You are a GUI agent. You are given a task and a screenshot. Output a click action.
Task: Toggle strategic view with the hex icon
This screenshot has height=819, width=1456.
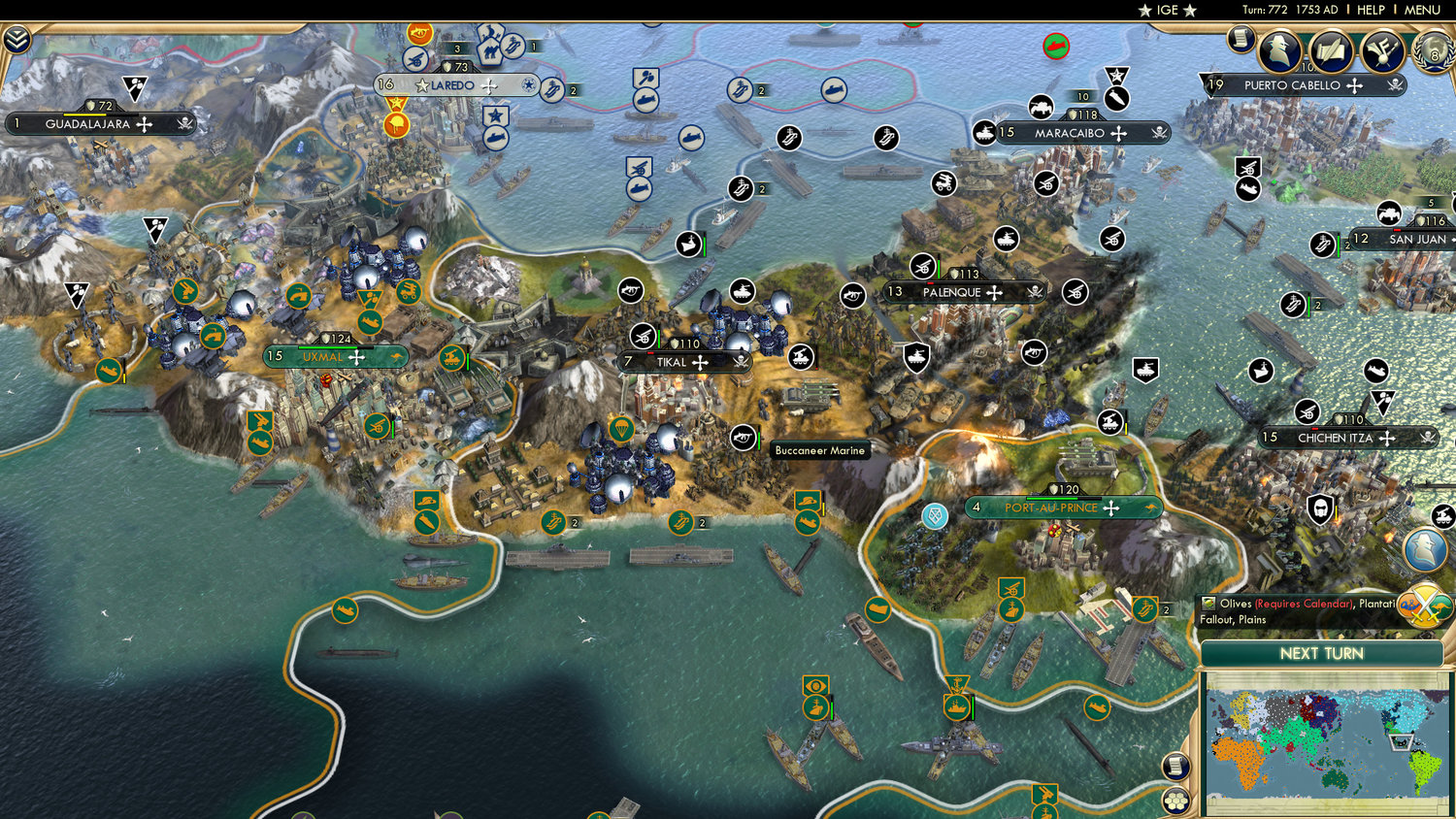pos(1175,801)
